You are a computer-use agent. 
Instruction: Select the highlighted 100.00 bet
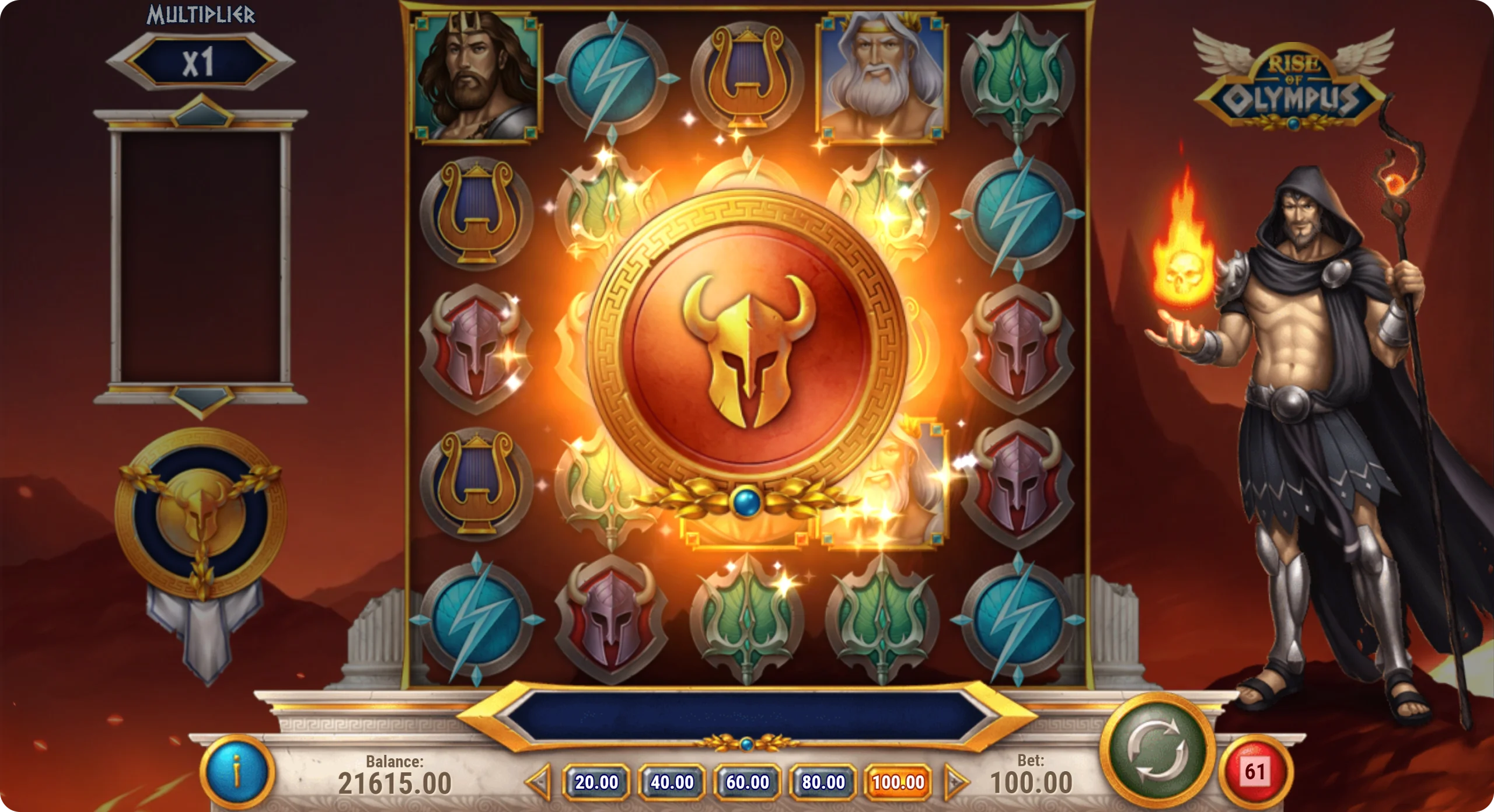pos(898,782)
